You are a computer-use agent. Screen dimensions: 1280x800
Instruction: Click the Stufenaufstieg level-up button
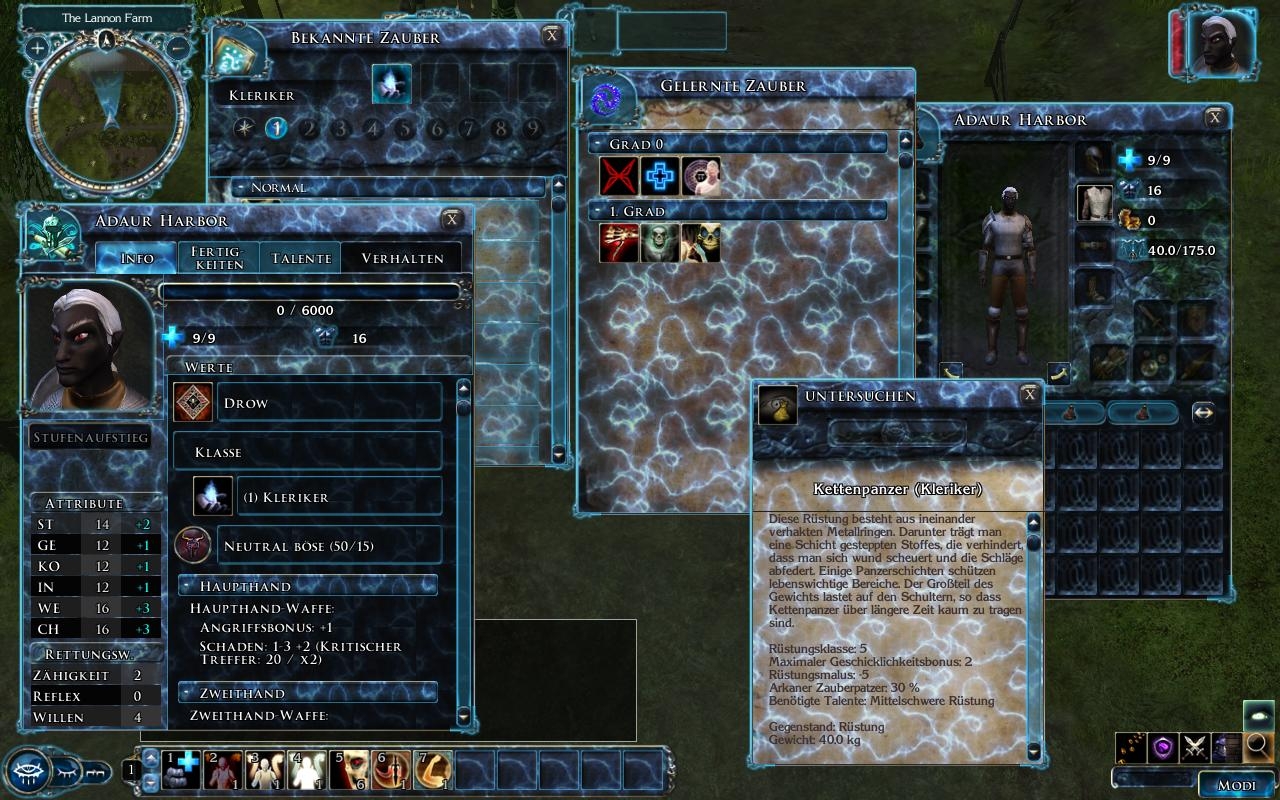pyautogui.click(x=90, y=438)
